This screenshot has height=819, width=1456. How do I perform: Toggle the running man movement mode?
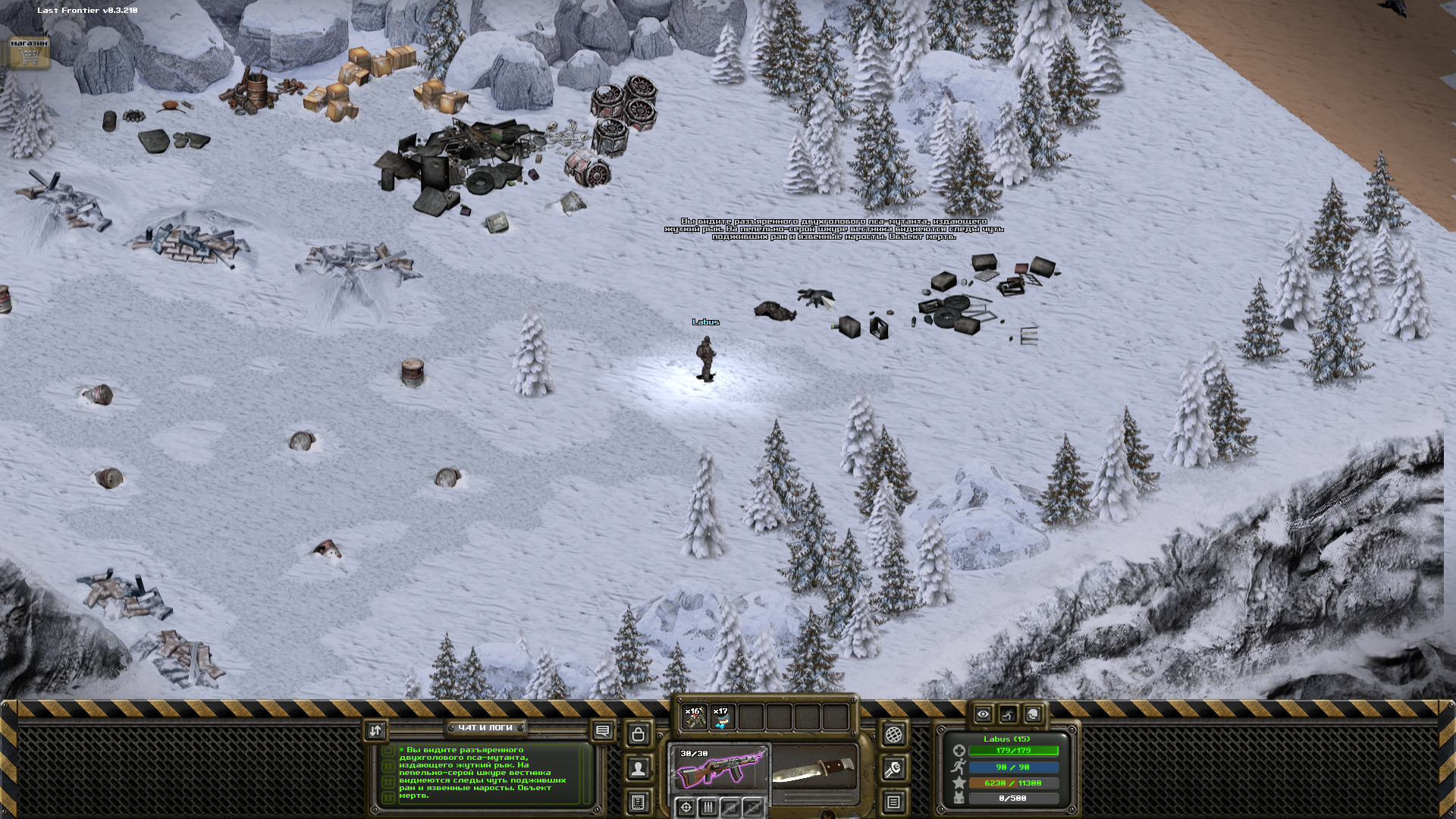pyautogui.click(x=1008, y=714)
